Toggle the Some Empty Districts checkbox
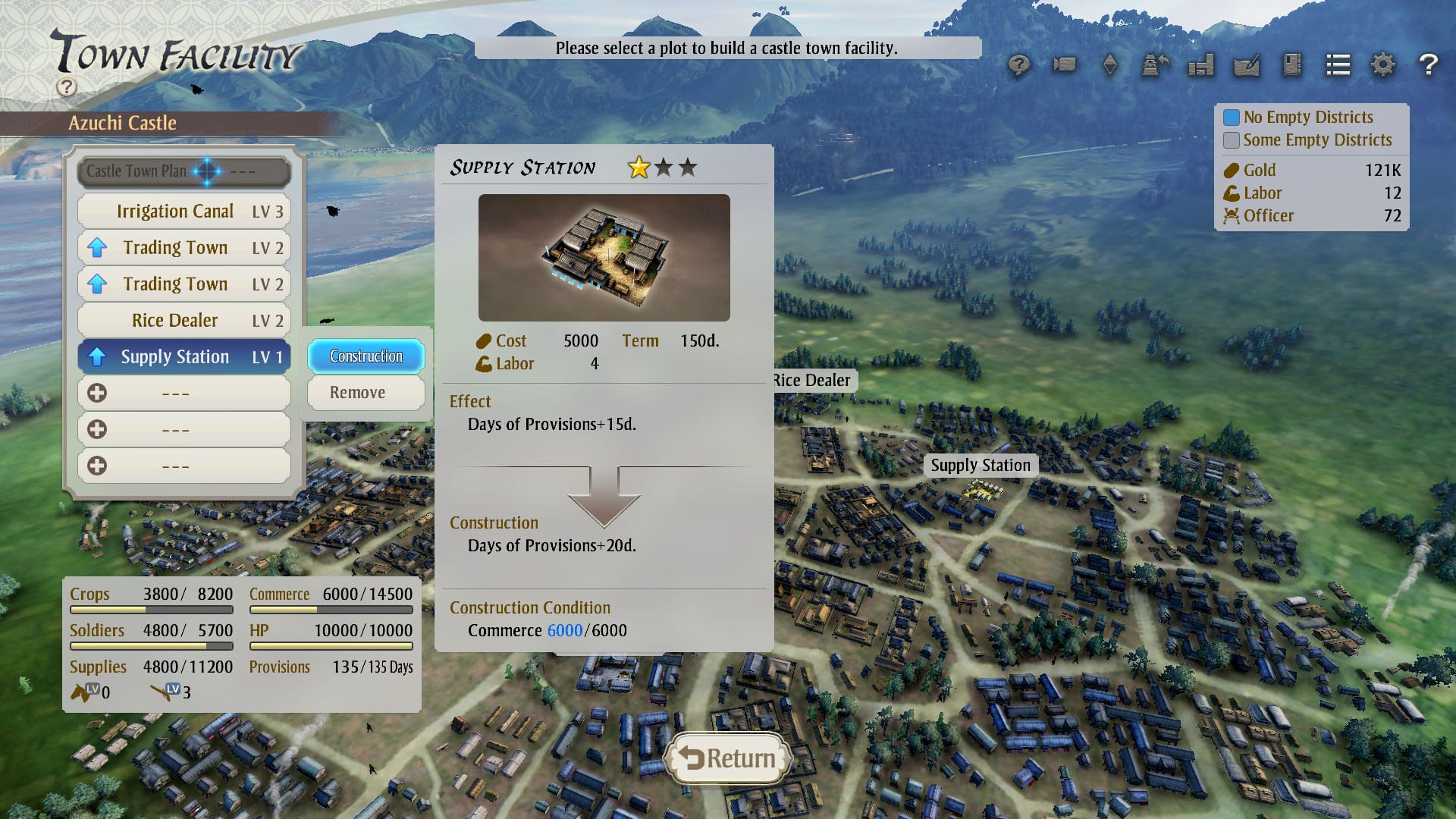The image size is (1456, 819). [1232, 140]
